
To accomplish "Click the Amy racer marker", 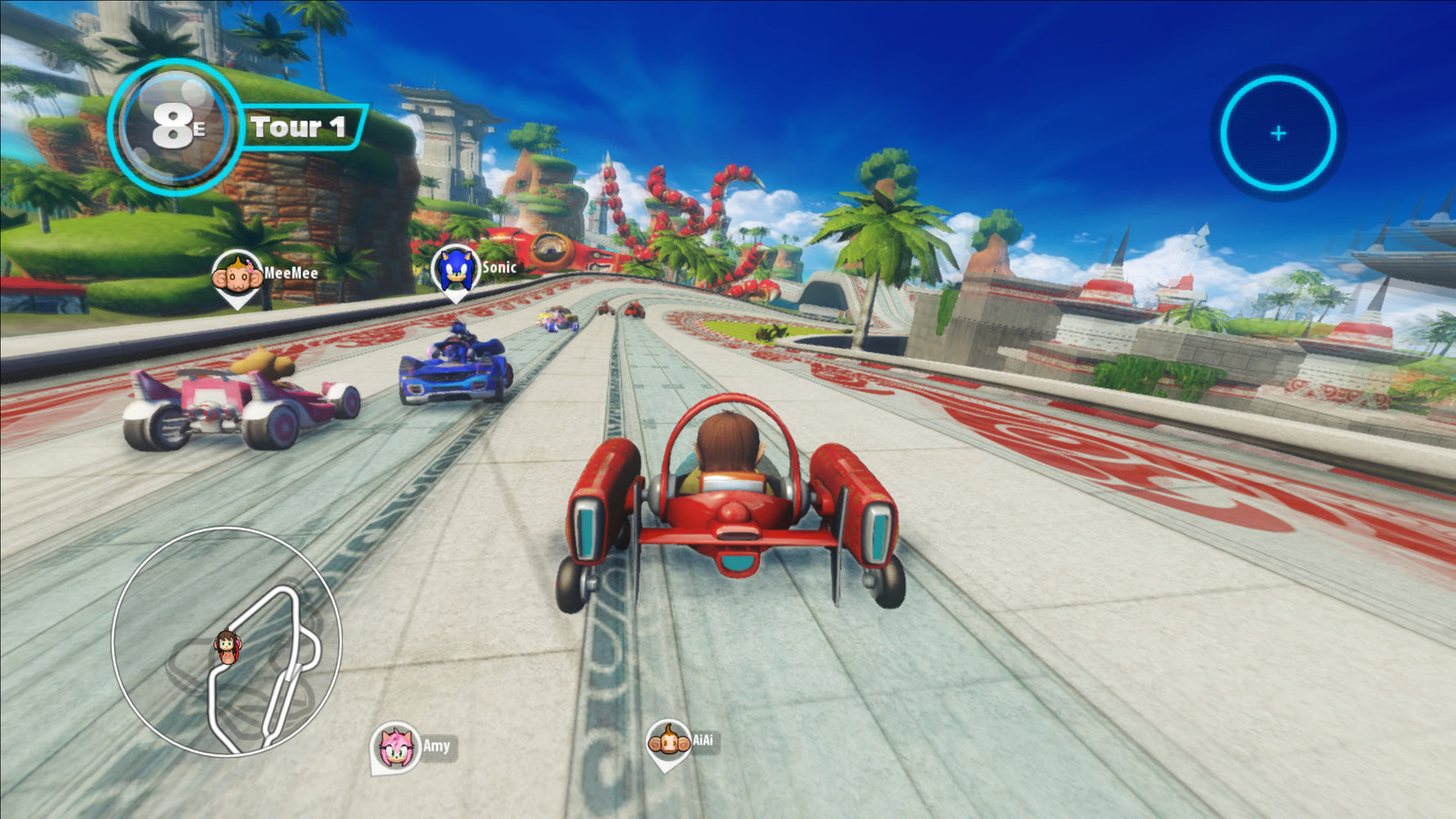I will pyautogui.click(x=396, y=747).
